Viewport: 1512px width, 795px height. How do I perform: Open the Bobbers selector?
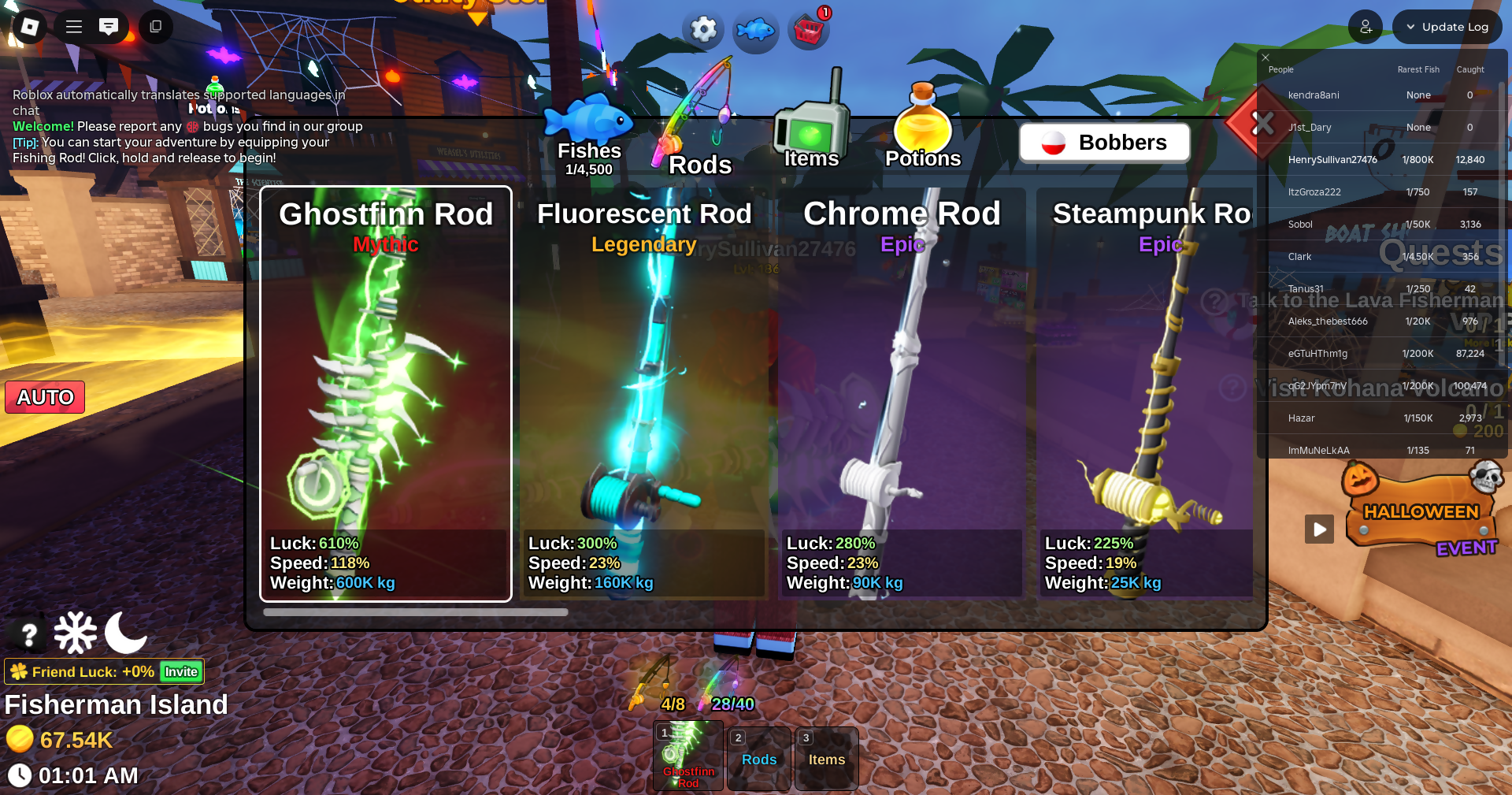pos(1104,143)
